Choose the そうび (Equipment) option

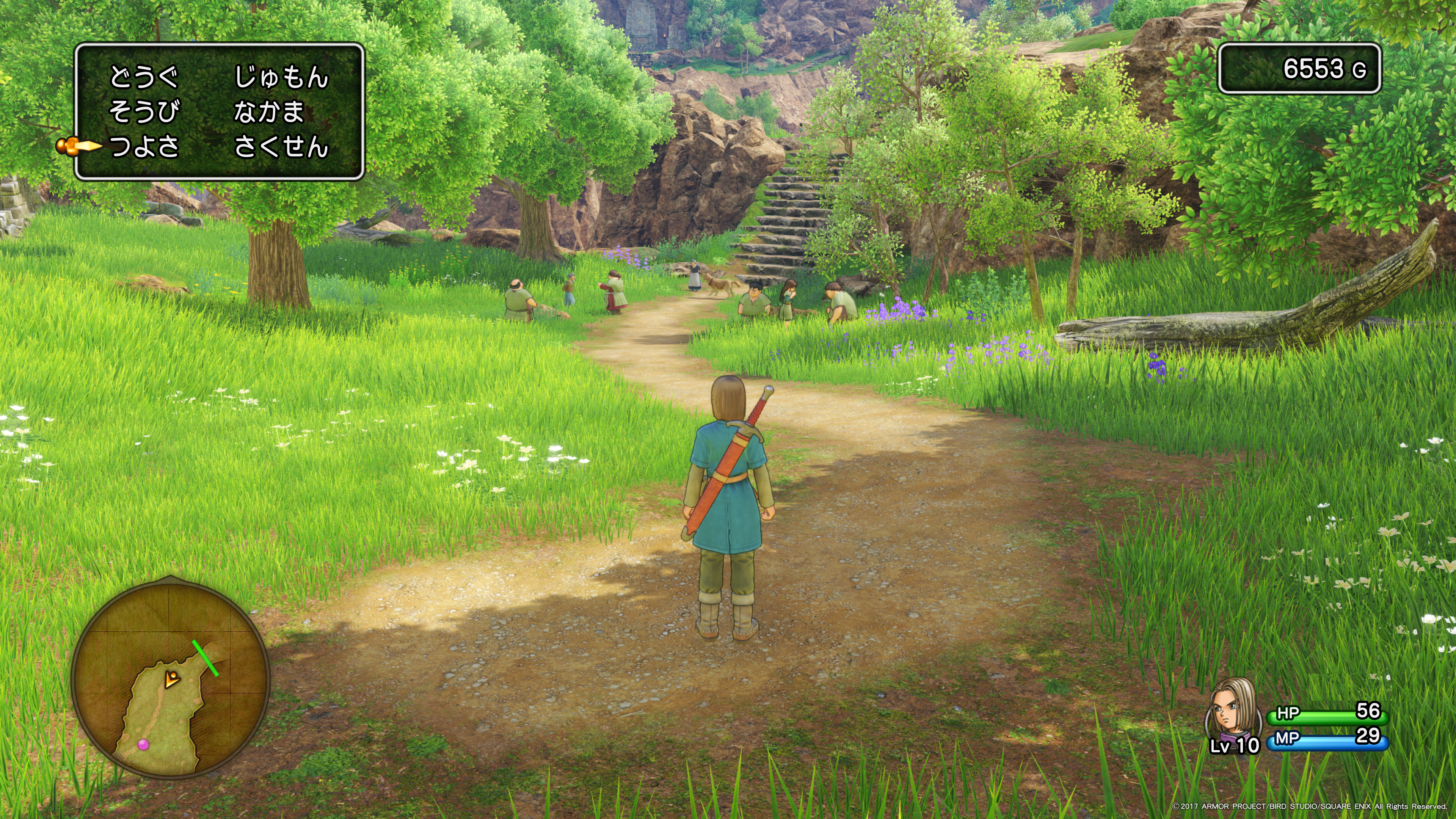[144, 112]
